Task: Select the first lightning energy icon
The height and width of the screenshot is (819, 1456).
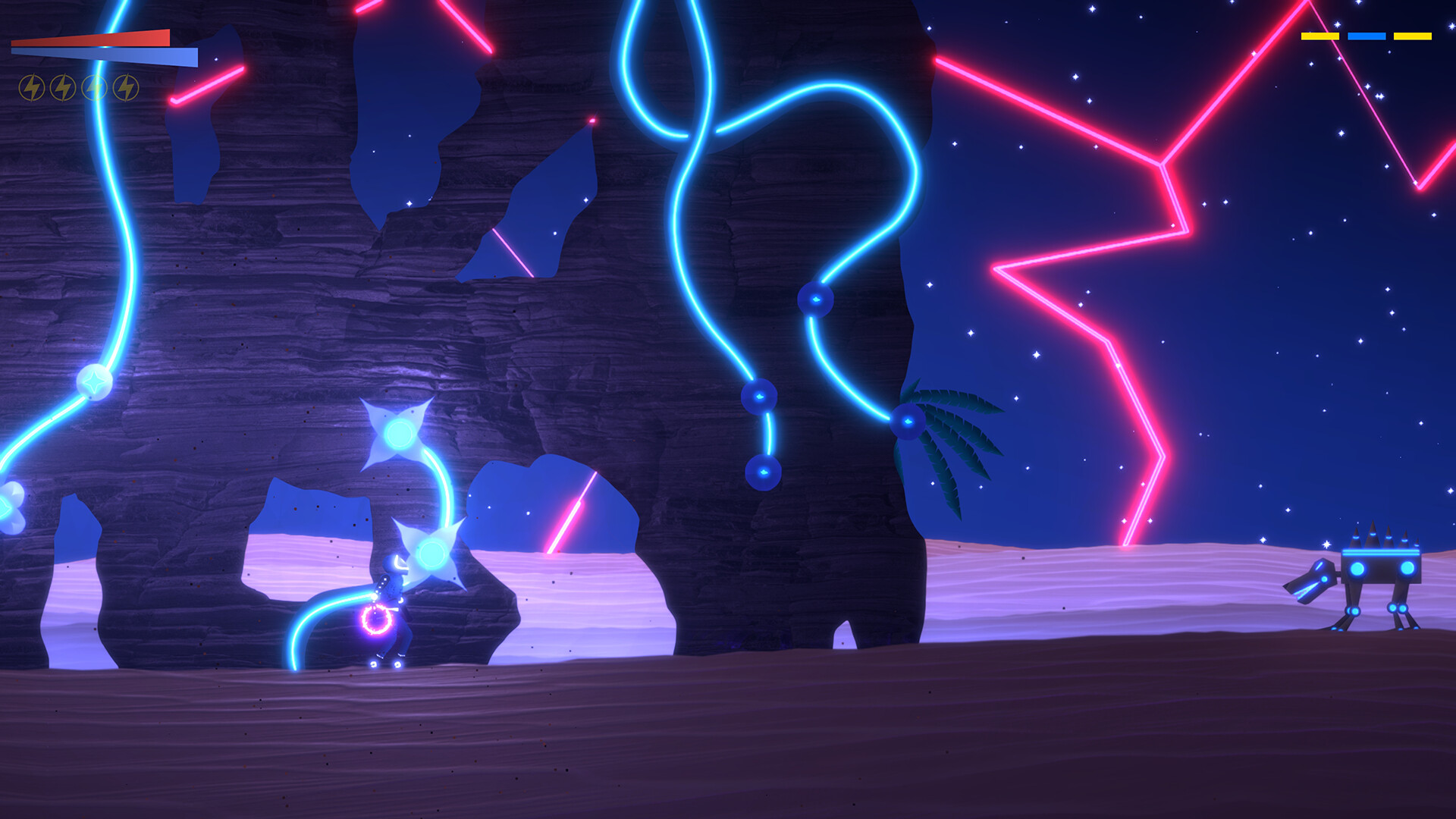Action: [31, 86]
